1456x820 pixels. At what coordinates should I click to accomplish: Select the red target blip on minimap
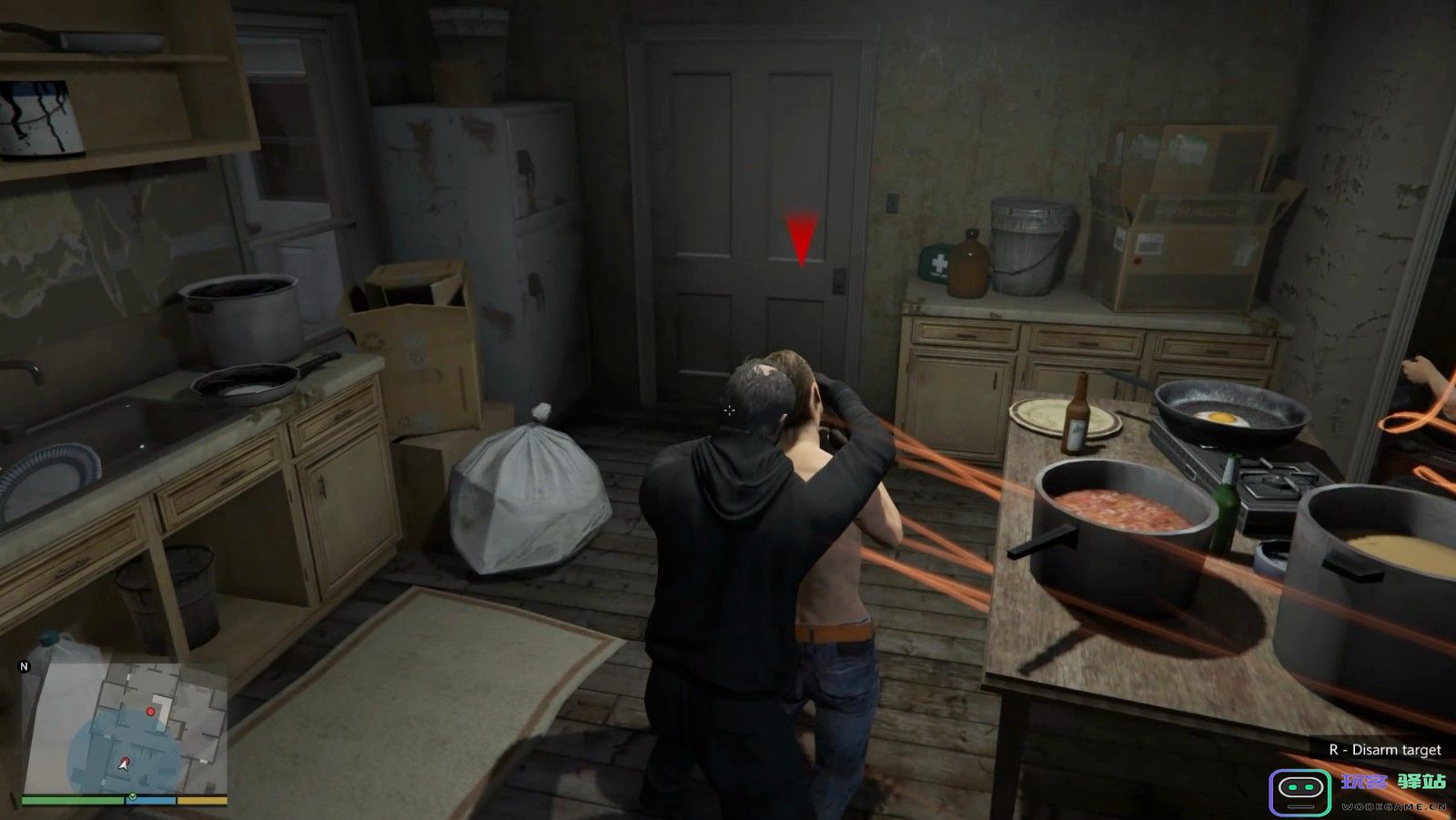coord(151,711)
